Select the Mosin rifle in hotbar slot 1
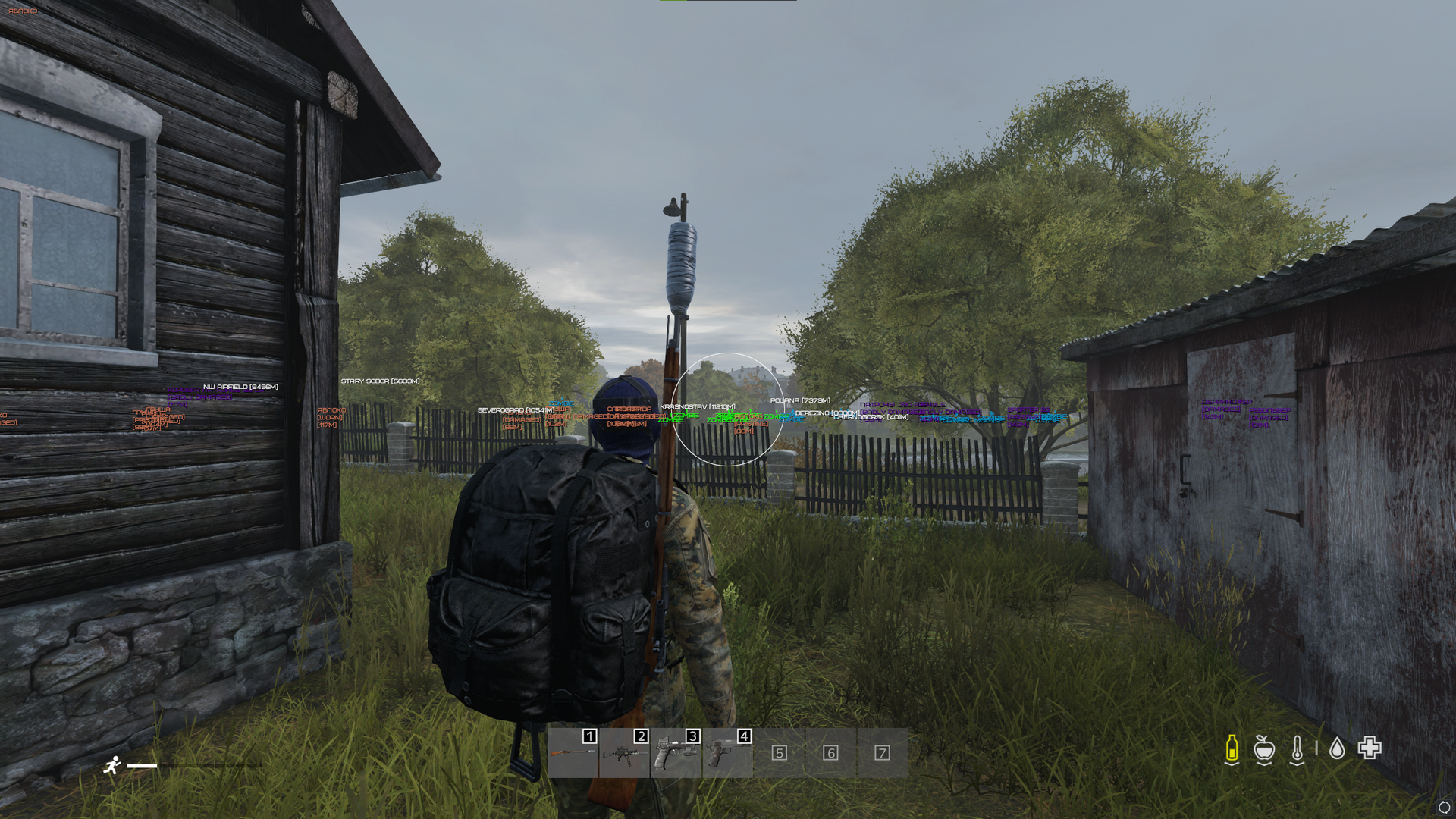Image resolution: width=1456 pixels, height=819 pixels. coord(573,752)
